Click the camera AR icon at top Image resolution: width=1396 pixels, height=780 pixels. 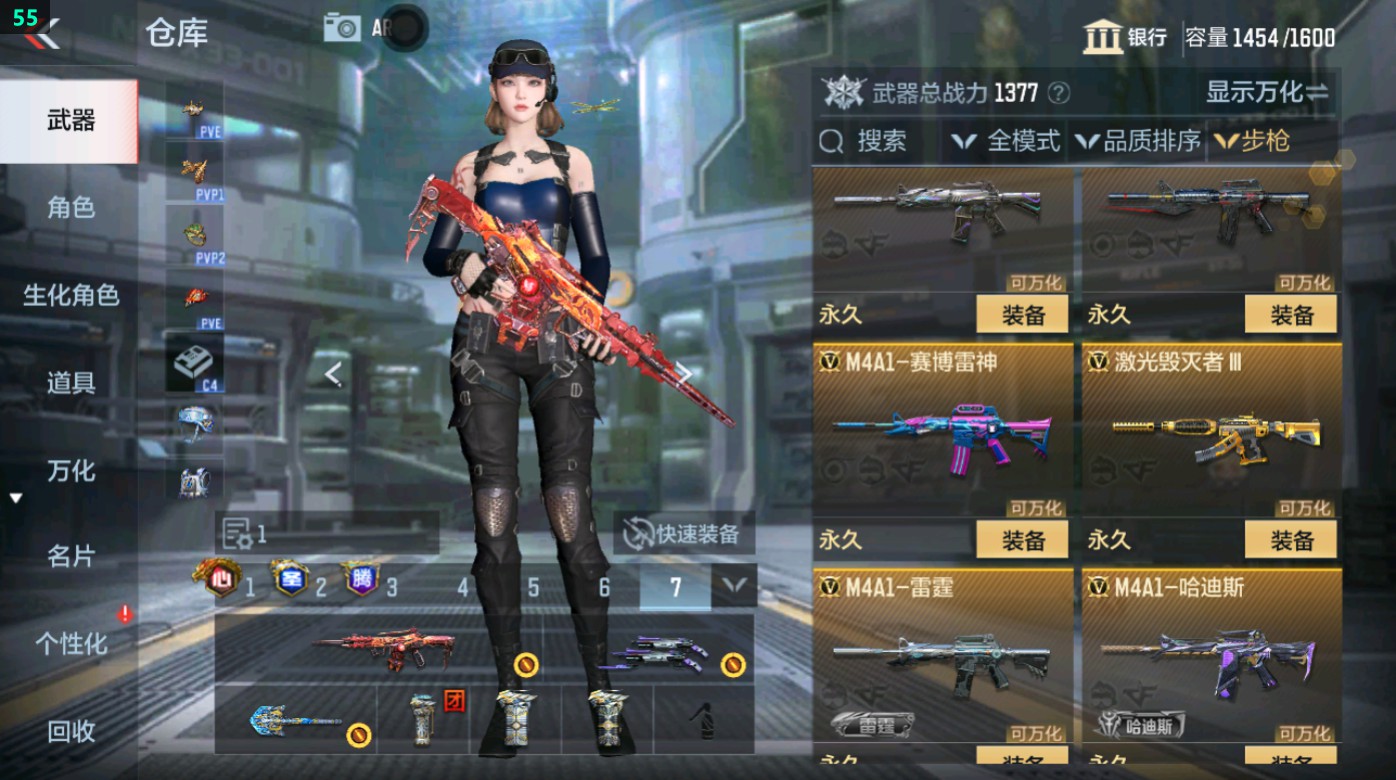click(x=341, y=27)
